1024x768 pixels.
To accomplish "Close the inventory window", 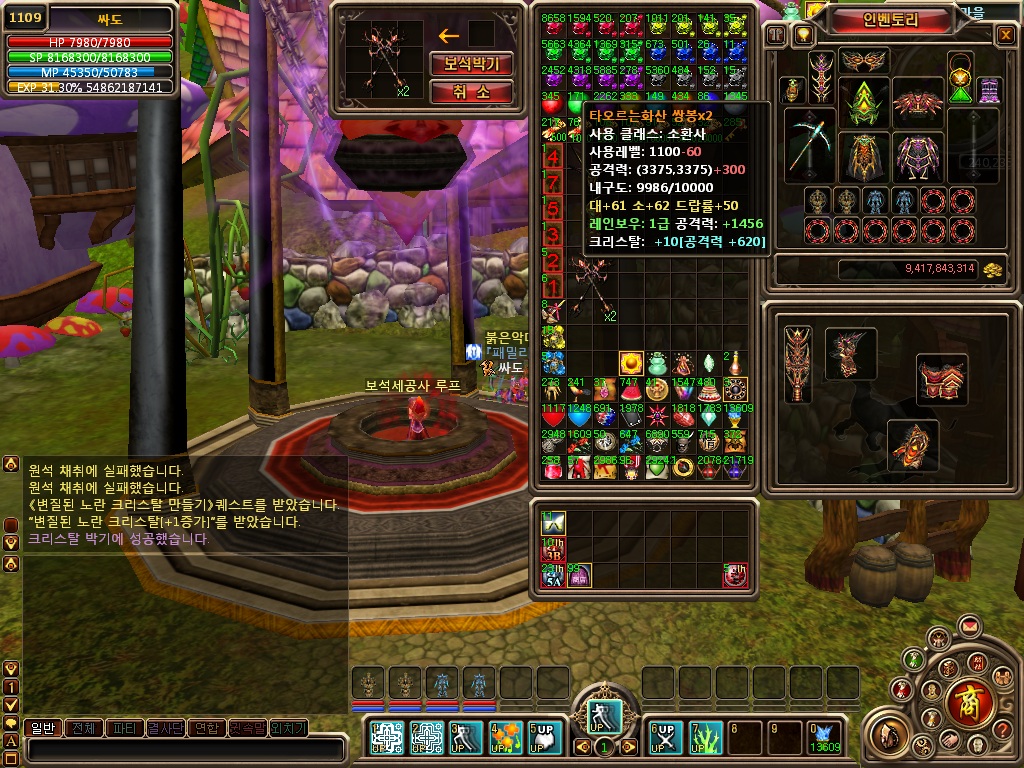I will pos(1005,35).
